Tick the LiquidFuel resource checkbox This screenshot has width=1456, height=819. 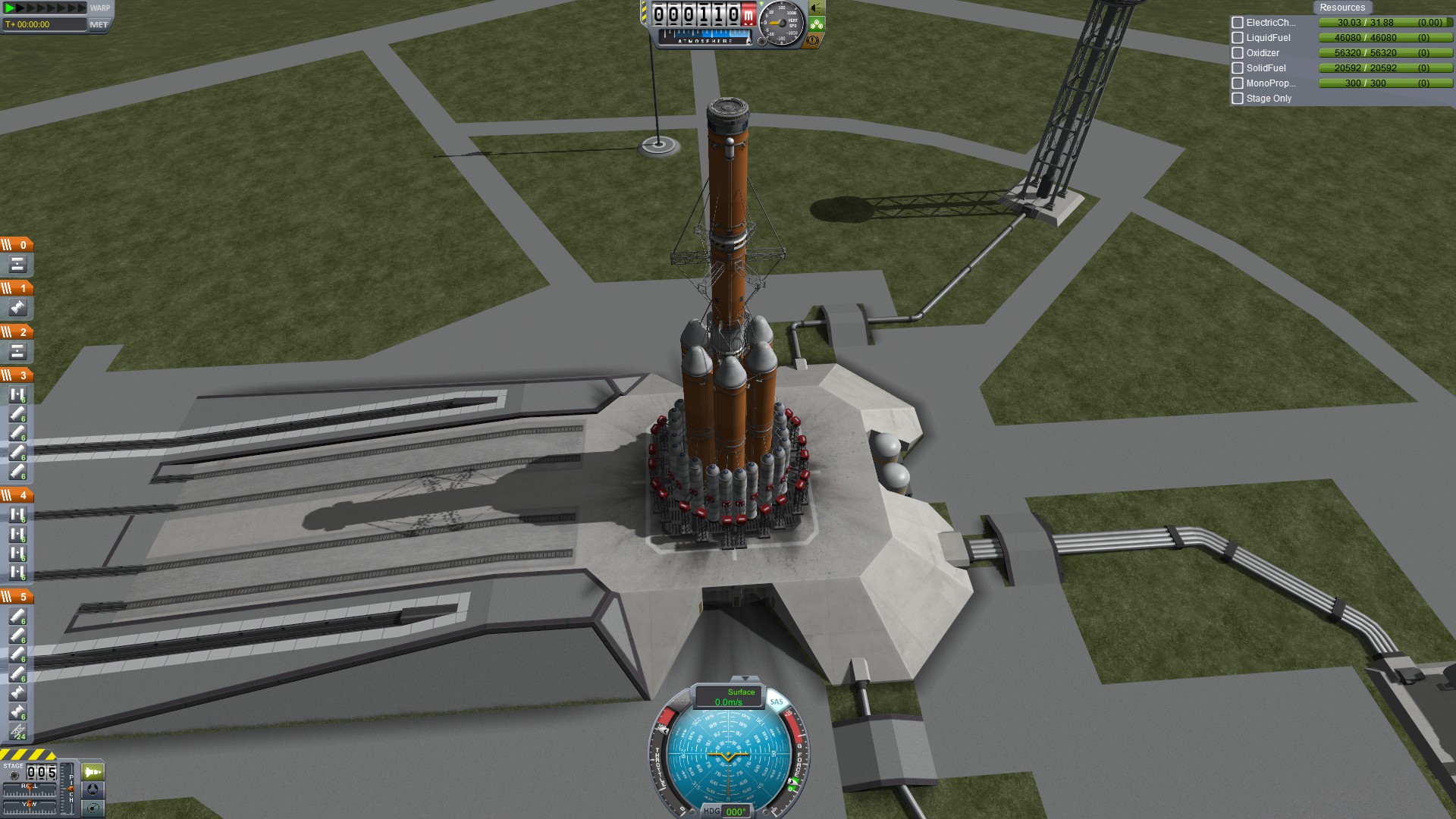(x=1238, y=38)
